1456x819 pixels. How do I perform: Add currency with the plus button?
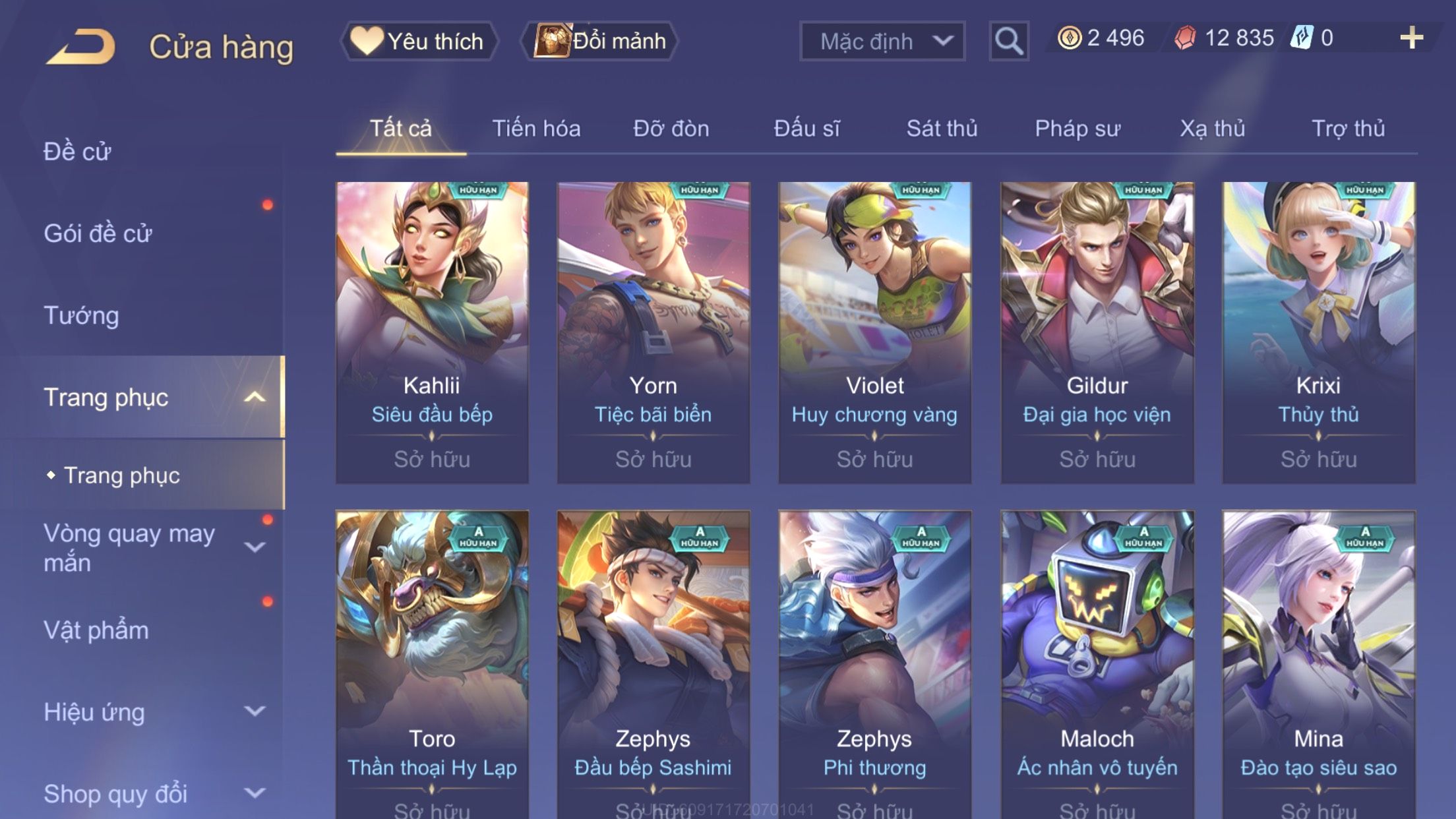pos(1411,38)
